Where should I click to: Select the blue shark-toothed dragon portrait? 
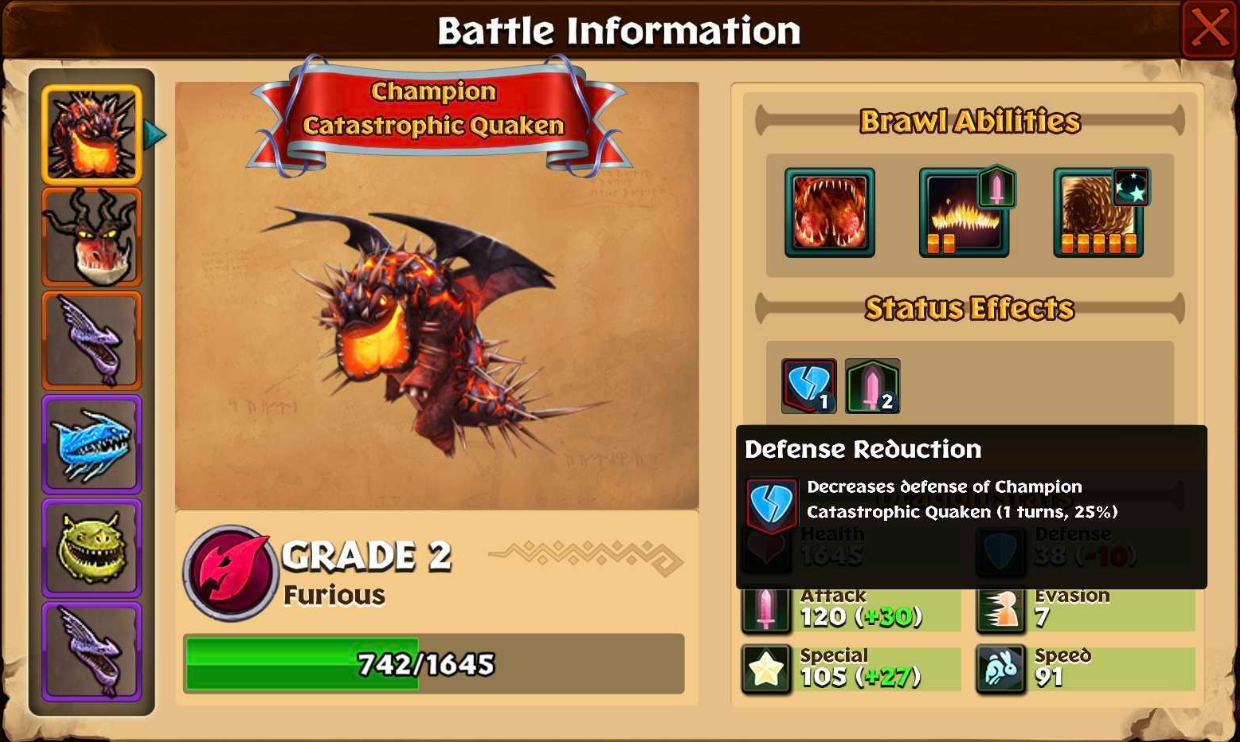pos(91,444)
